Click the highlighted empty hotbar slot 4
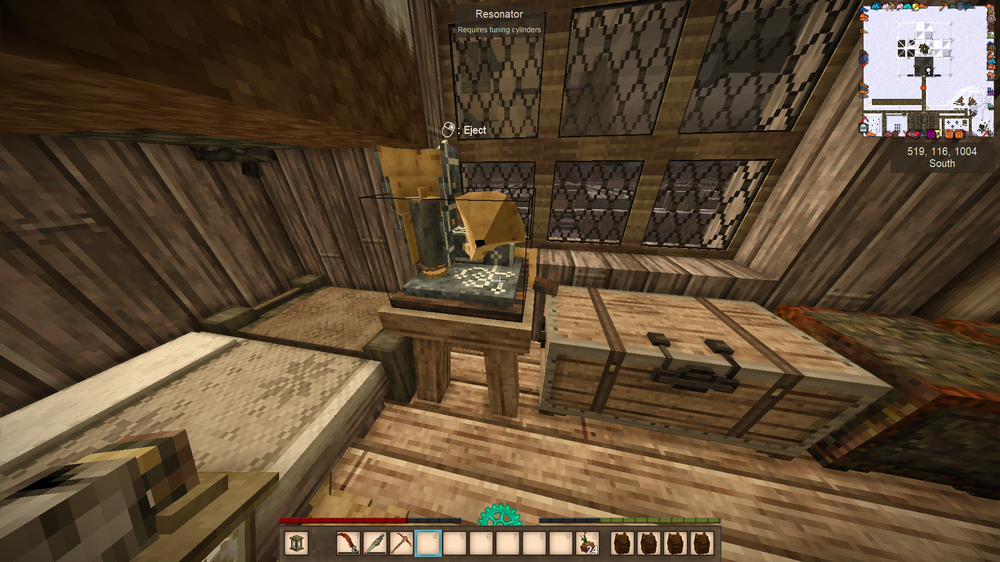Viewport: 1000px width, 562px height. click(428, 543)
